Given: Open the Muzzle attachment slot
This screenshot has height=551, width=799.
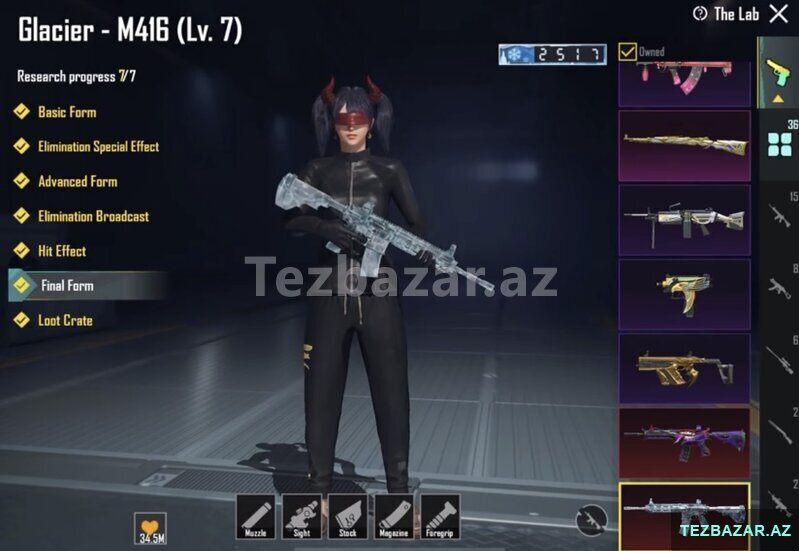Looking at the screenshot, I should click(x=255, y=516).
